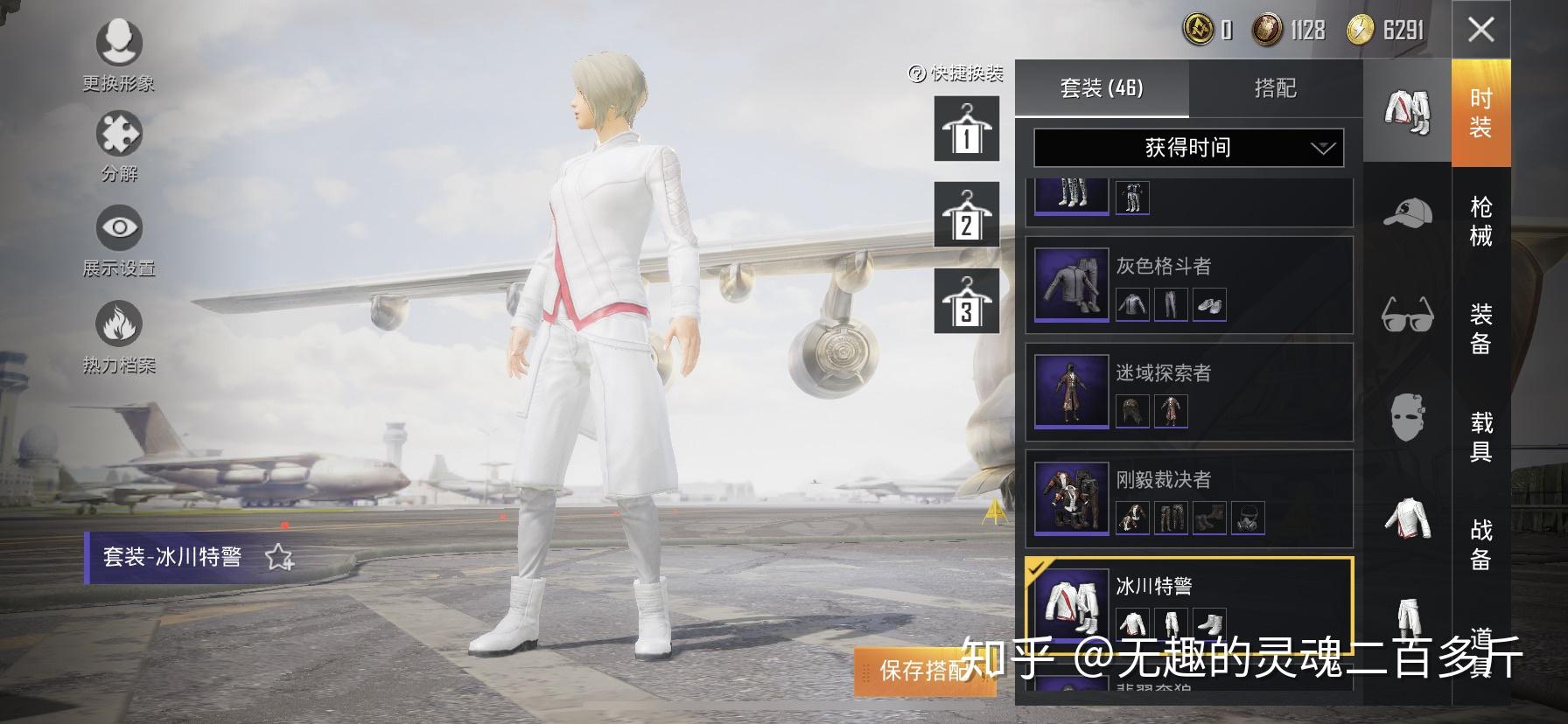This screenshot has height=724, width=1568.
Task: Click the checkmark on the 冰川特警 set
Action: click(x=1038, y=569)
